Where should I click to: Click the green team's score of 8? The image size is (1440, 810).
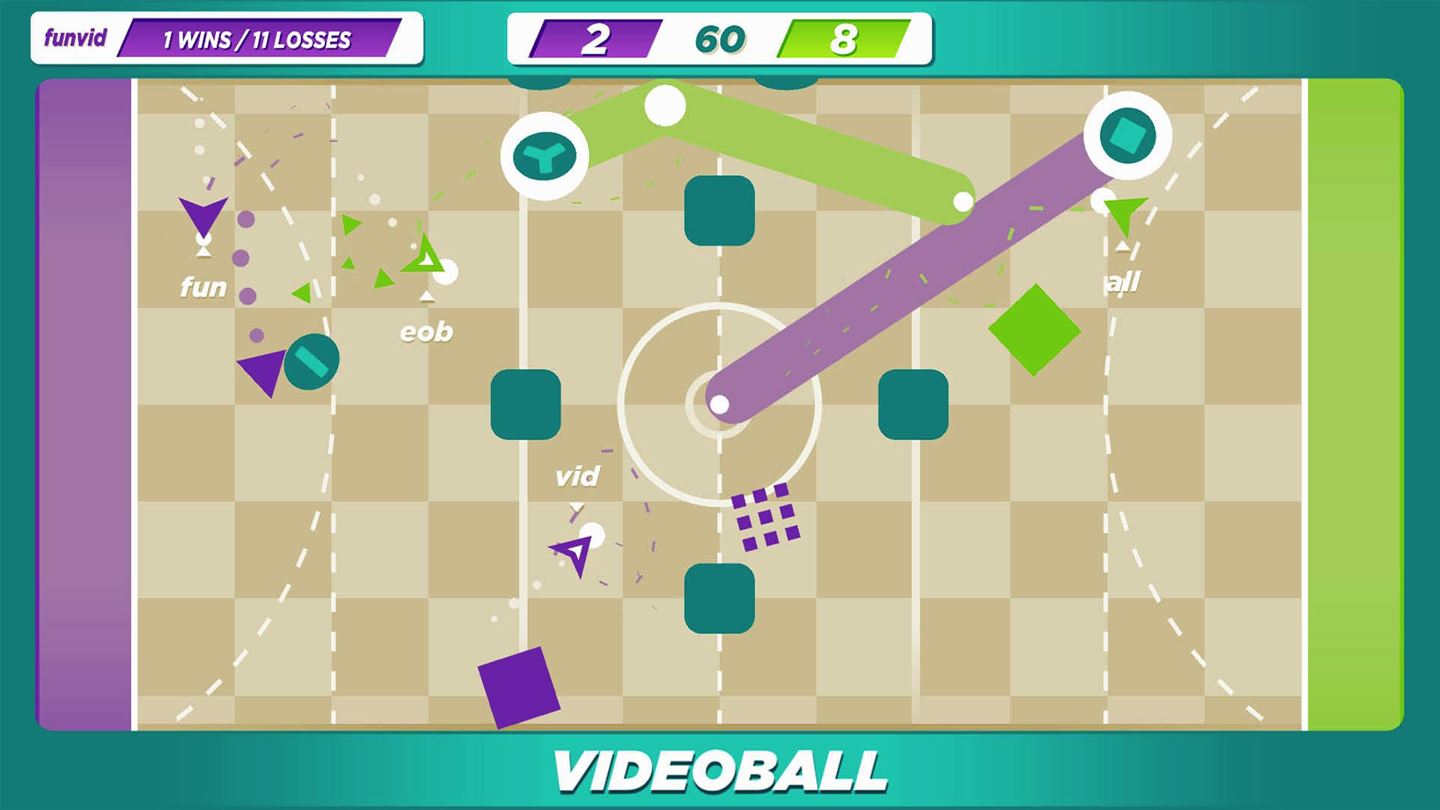click(x=843, y=39)
